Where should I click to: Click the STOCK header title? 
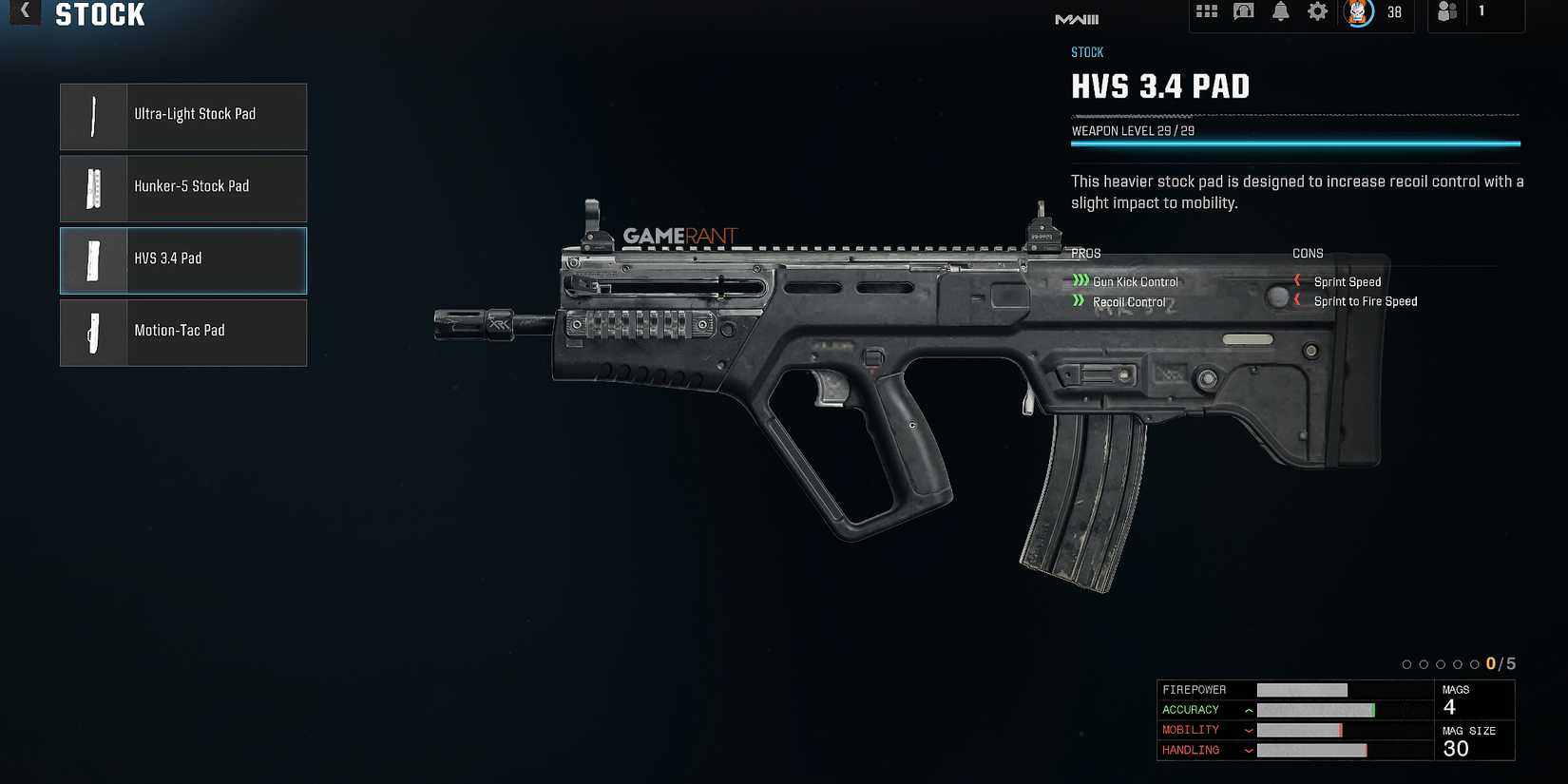pos(100,14)
